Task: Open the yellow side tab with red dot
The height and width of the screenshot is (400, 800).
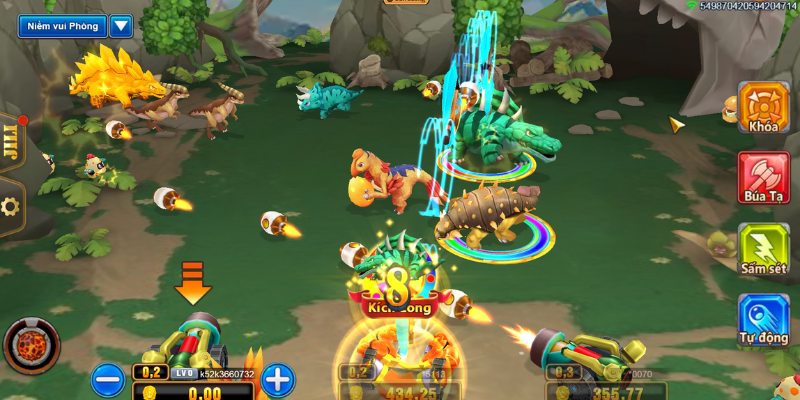Action: 11,143
